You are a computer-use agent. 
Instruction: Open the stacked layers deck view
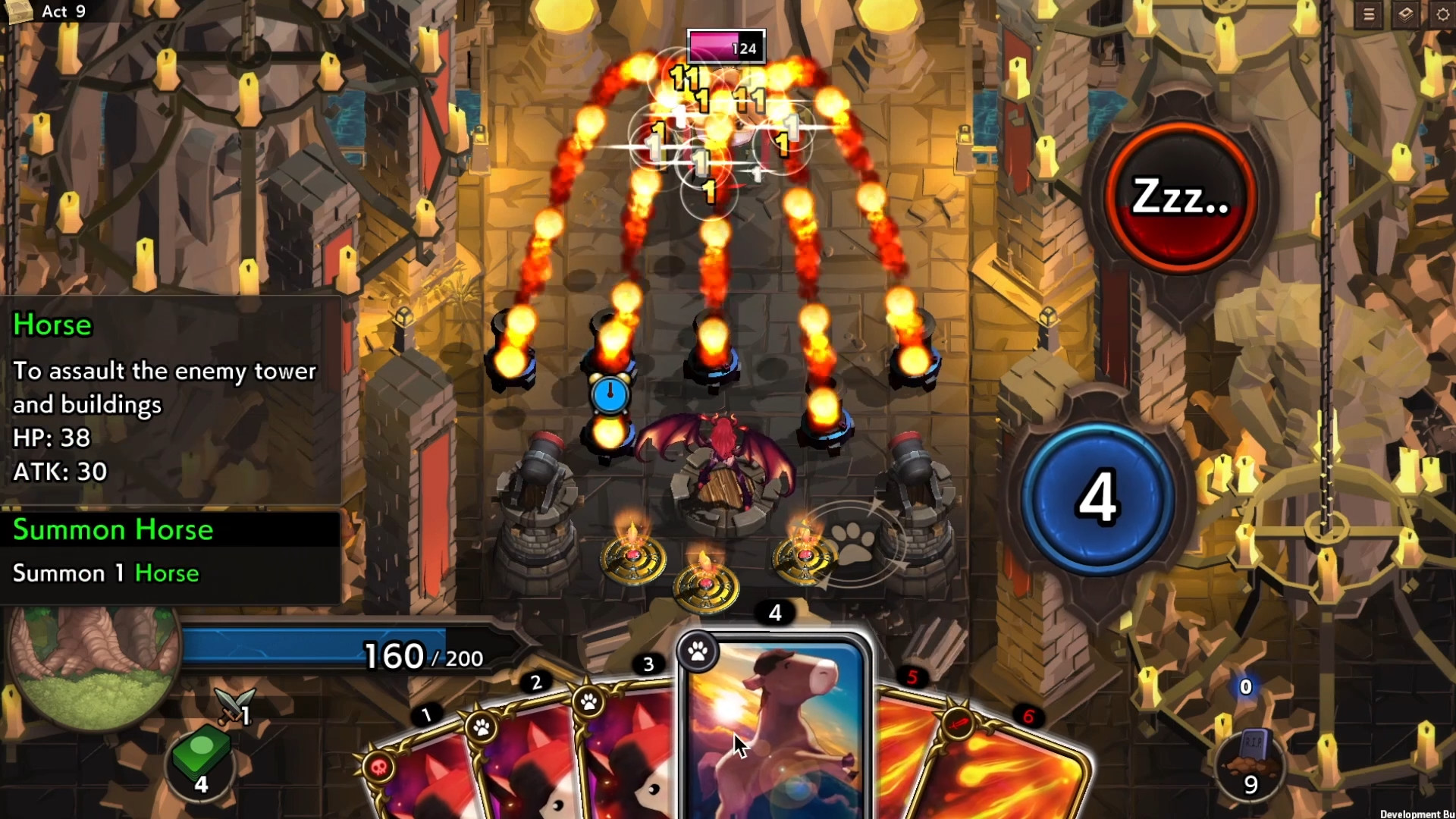click(x=1405, y=15)
